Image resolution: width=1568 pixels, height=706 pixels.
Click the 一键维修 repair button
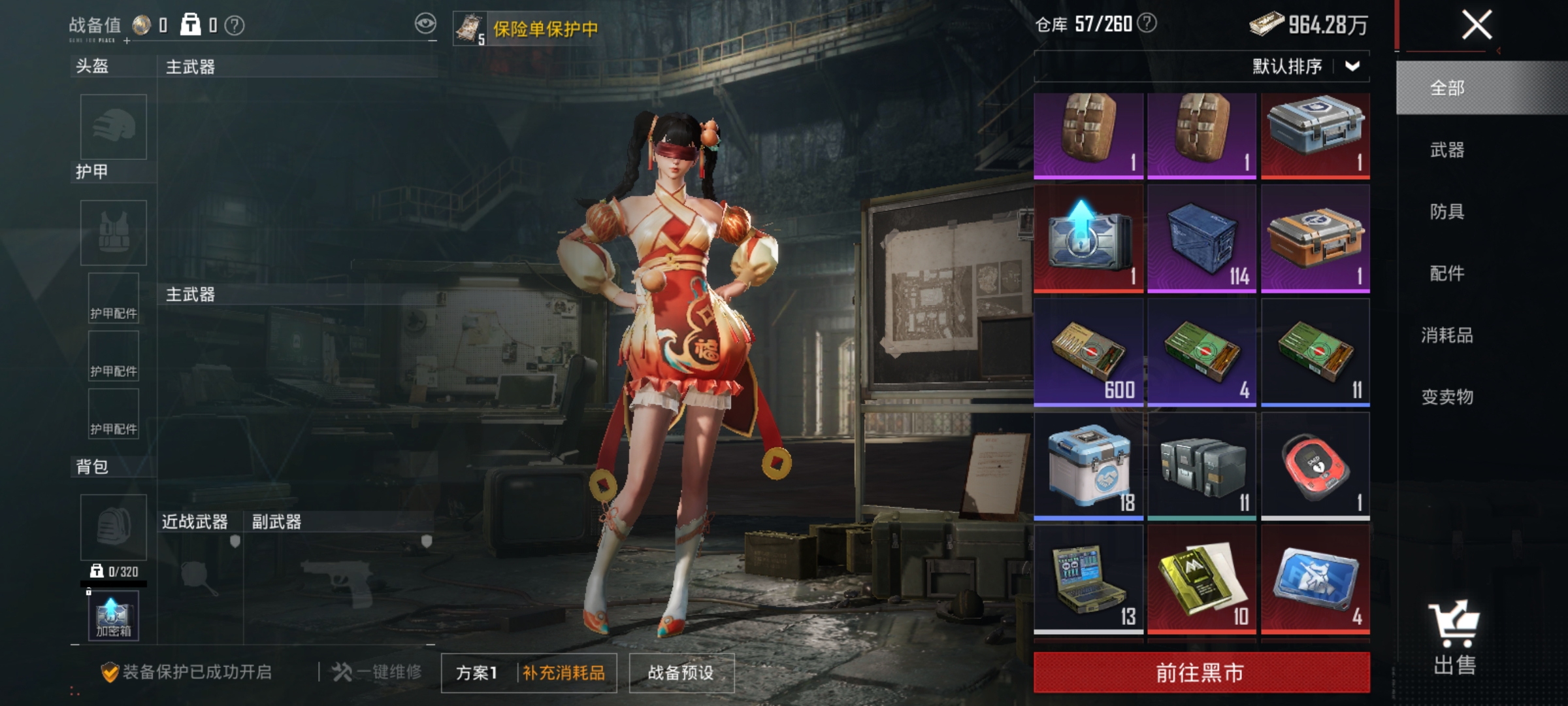click(x=378, y=670)
